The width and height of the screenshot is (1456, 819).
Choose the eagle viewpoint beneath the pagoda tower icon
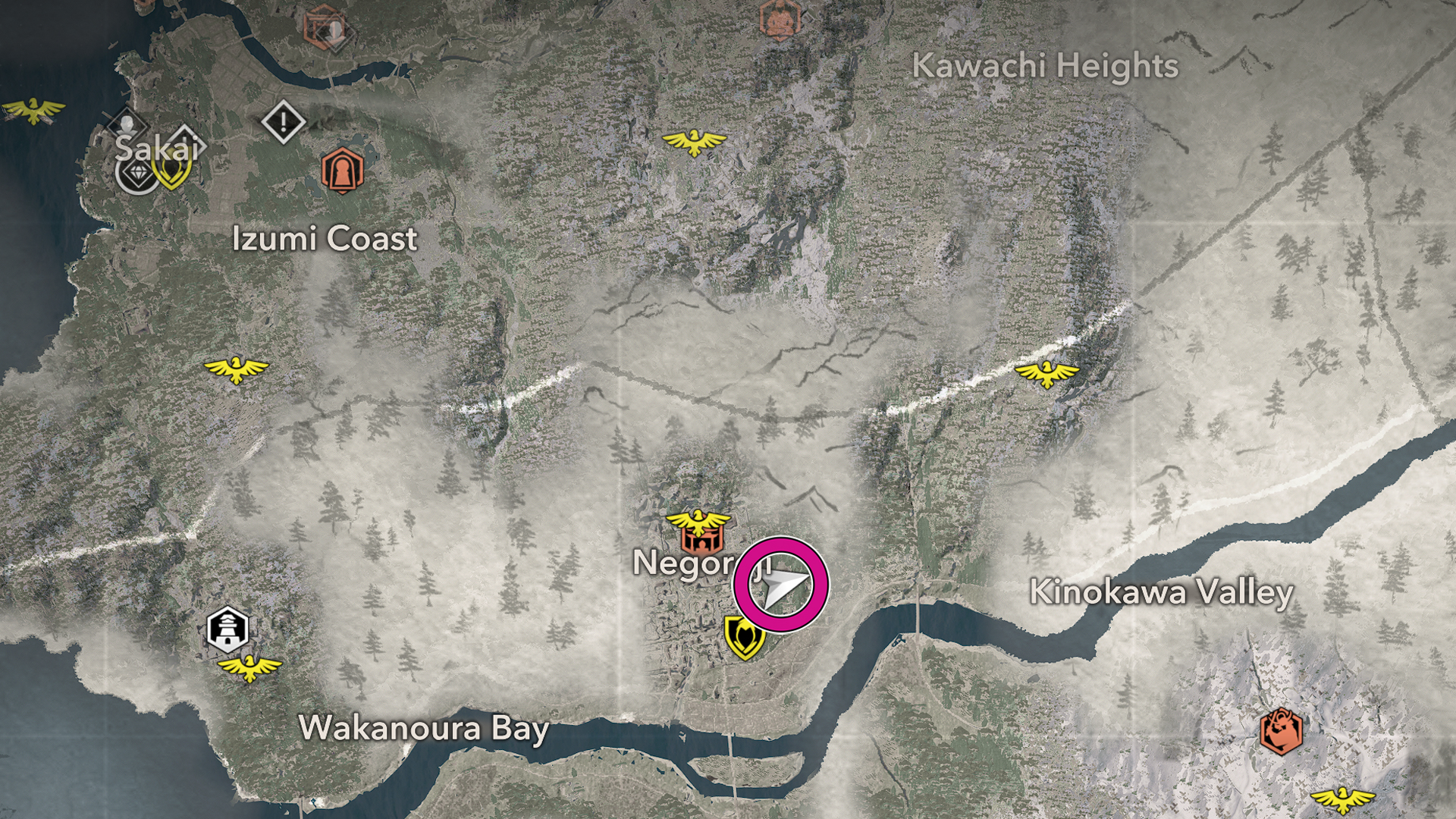pyautogui.click(x=249, y=668)
